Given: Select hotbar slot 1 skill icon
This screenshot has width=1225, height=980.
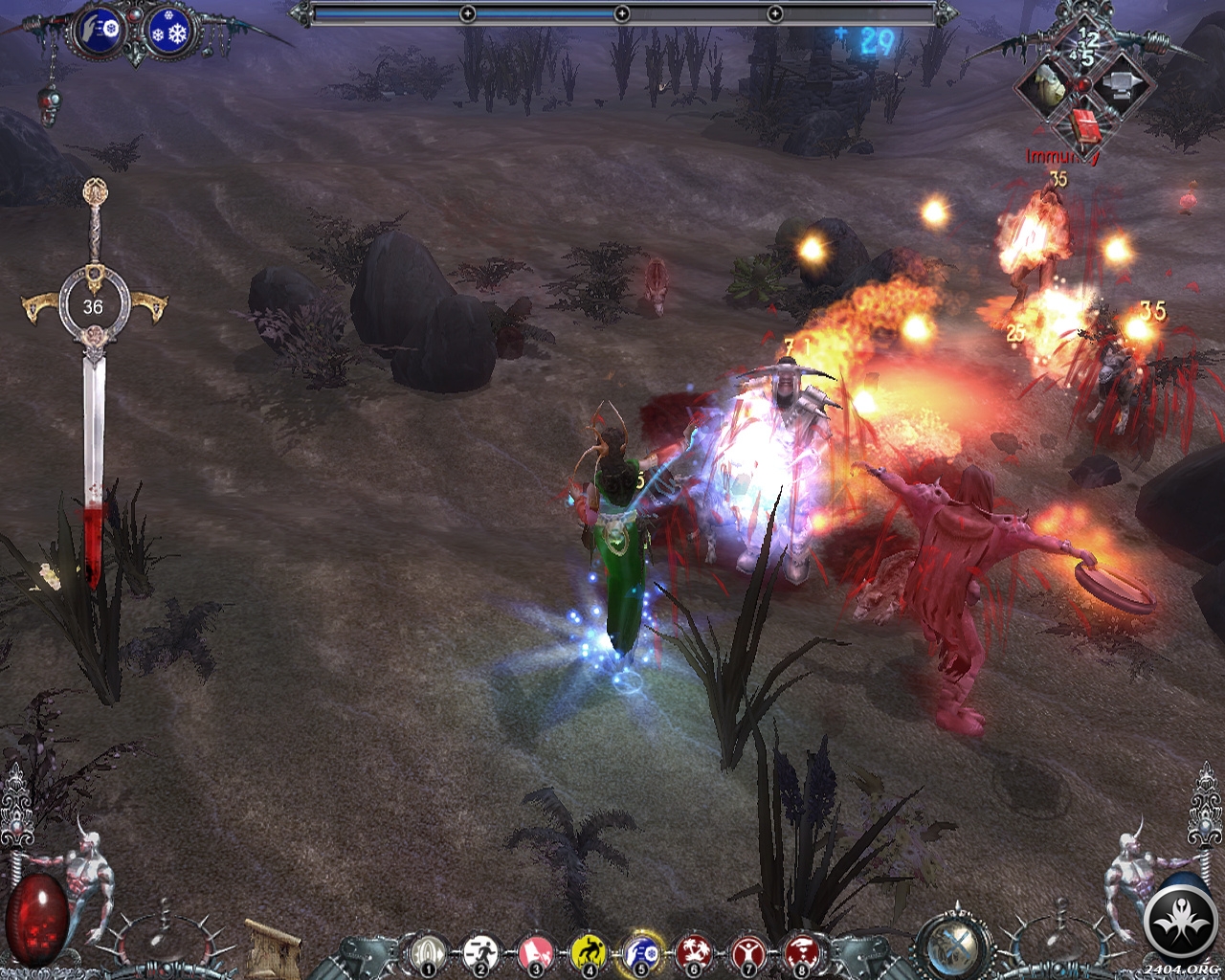Looking at the screenshot, I should tap(427, 952).
